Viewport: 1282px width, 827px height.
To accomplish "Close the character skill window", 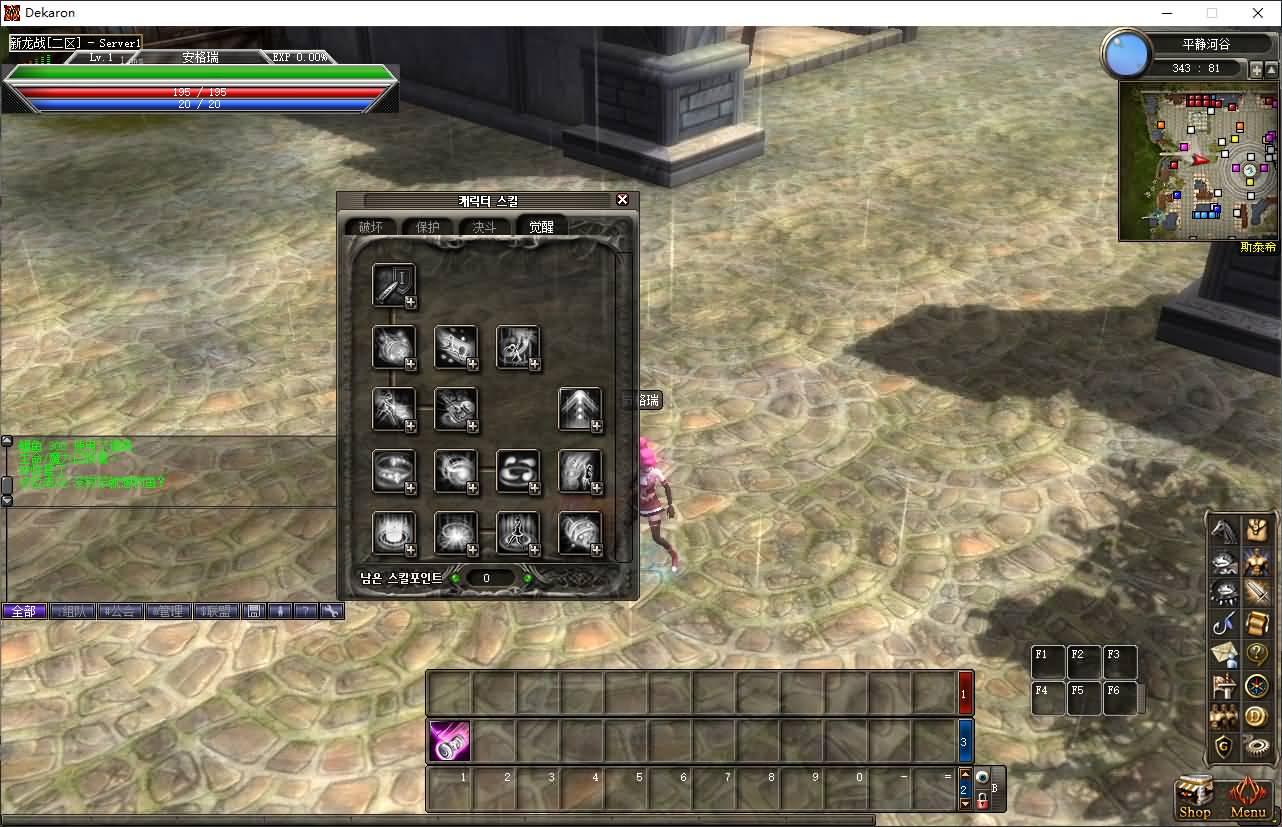I will [x=622, y=200].
